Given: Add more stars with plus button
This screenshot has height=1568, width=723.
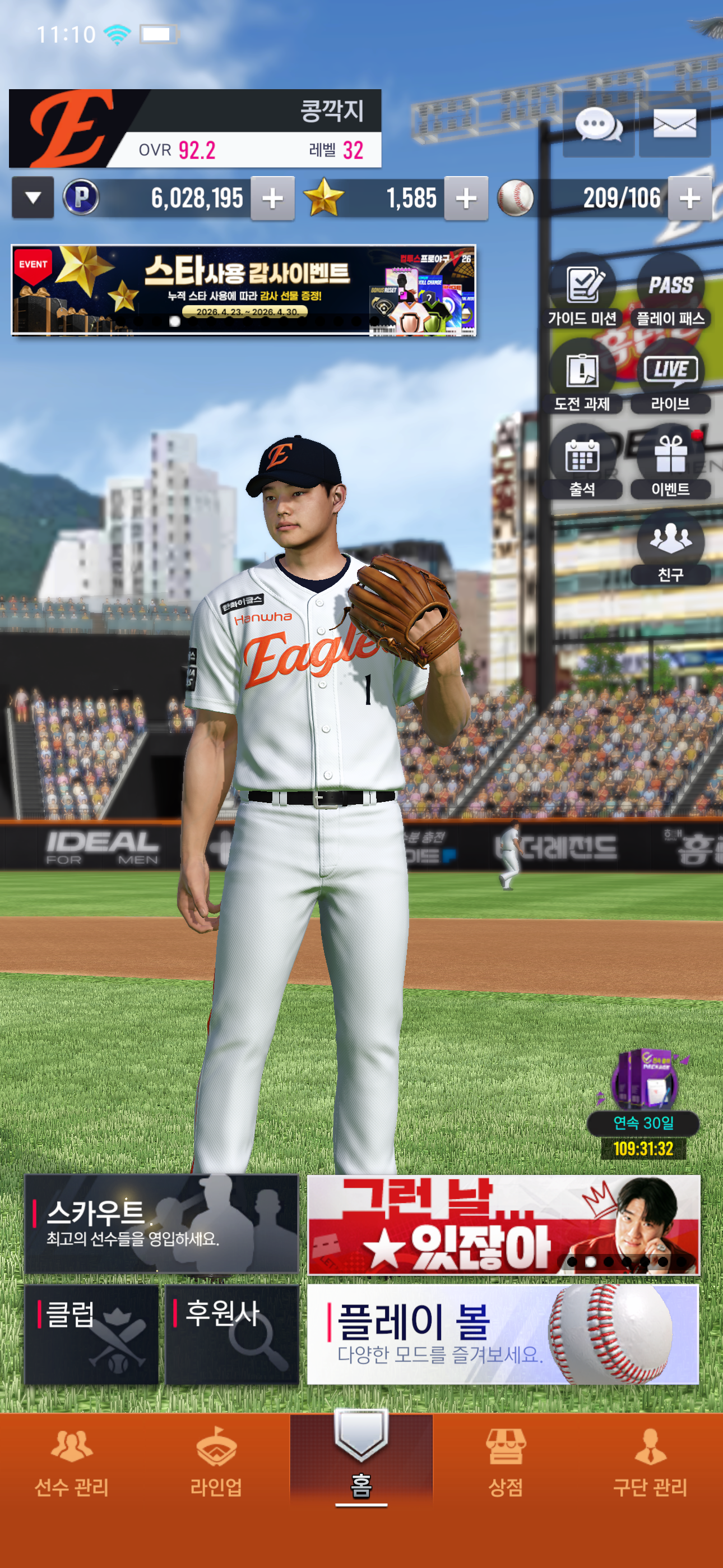Looking at the screenshot, I should pyautogui.click(x=466, y=199).
